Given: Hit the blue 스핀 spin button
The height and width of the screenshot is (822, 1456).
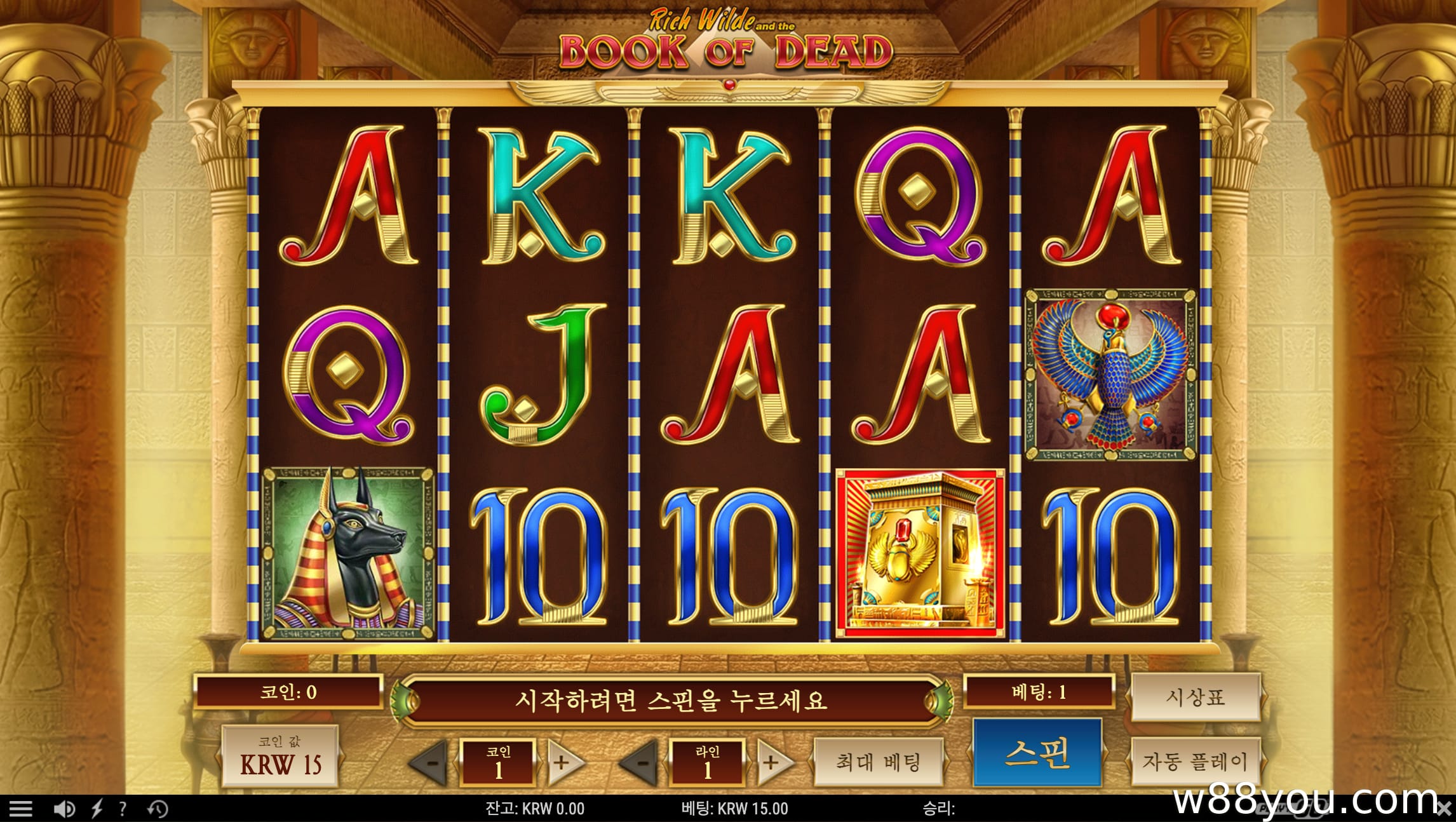Looking at the screenshot, I should pyautogui.click(x=1037, y=753).
